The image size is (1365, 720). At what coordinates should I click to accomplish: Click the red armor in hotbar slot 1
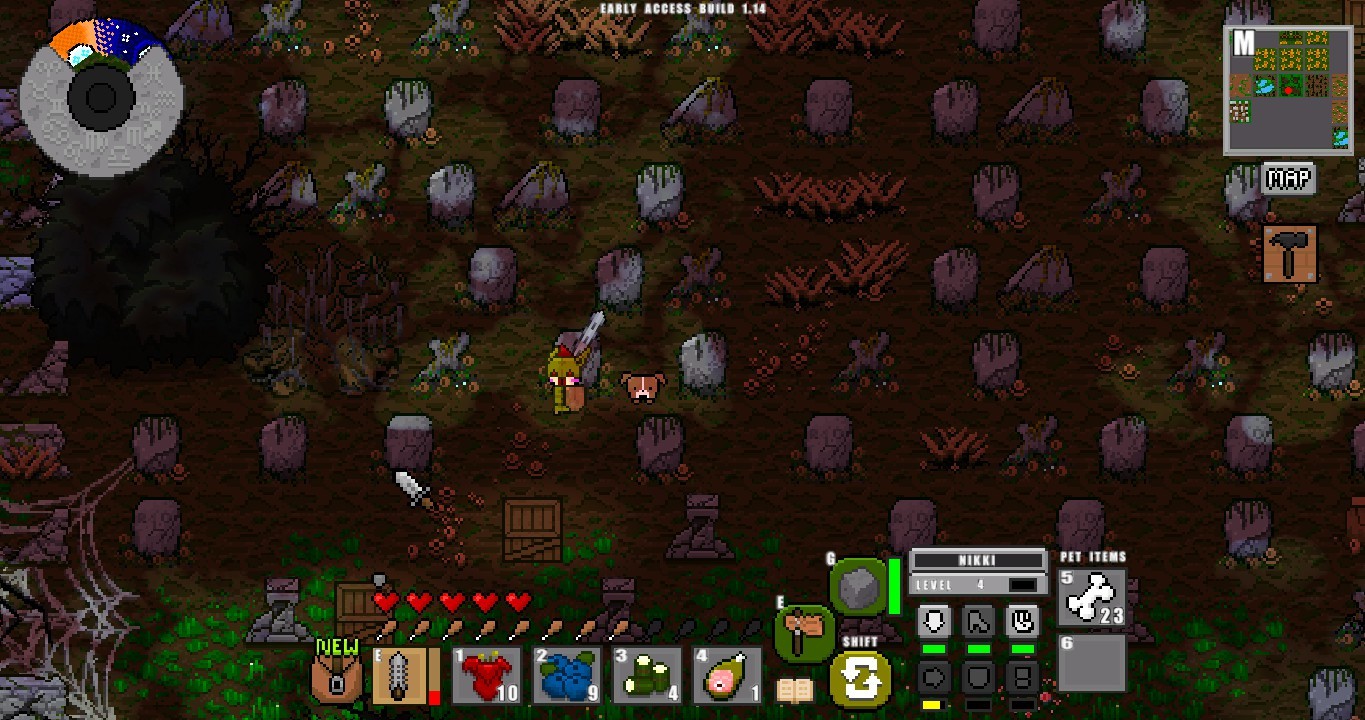[487, 675]
